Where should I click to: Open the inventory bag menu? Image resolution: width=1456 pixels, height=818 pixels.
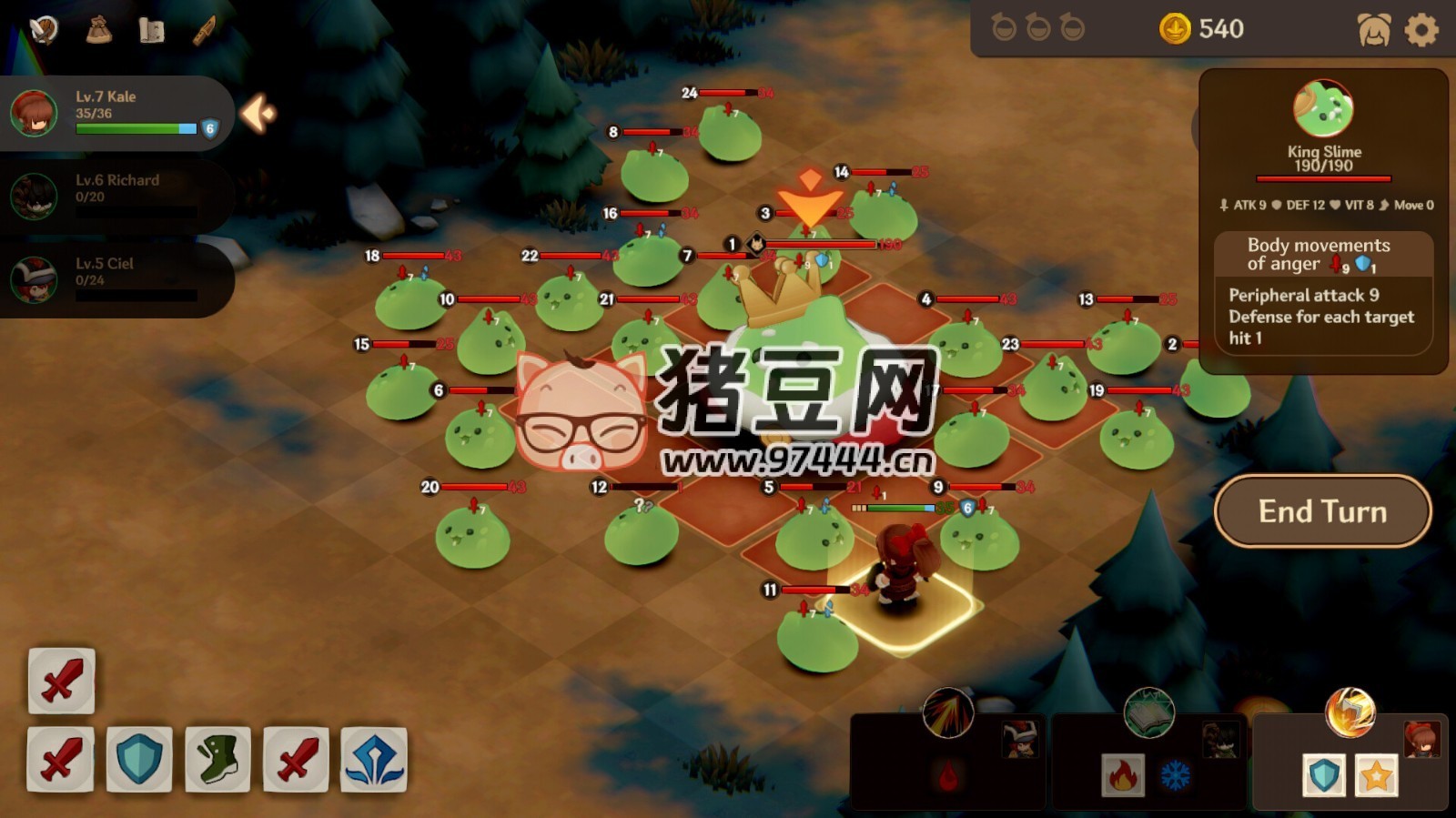pos(100,29)
